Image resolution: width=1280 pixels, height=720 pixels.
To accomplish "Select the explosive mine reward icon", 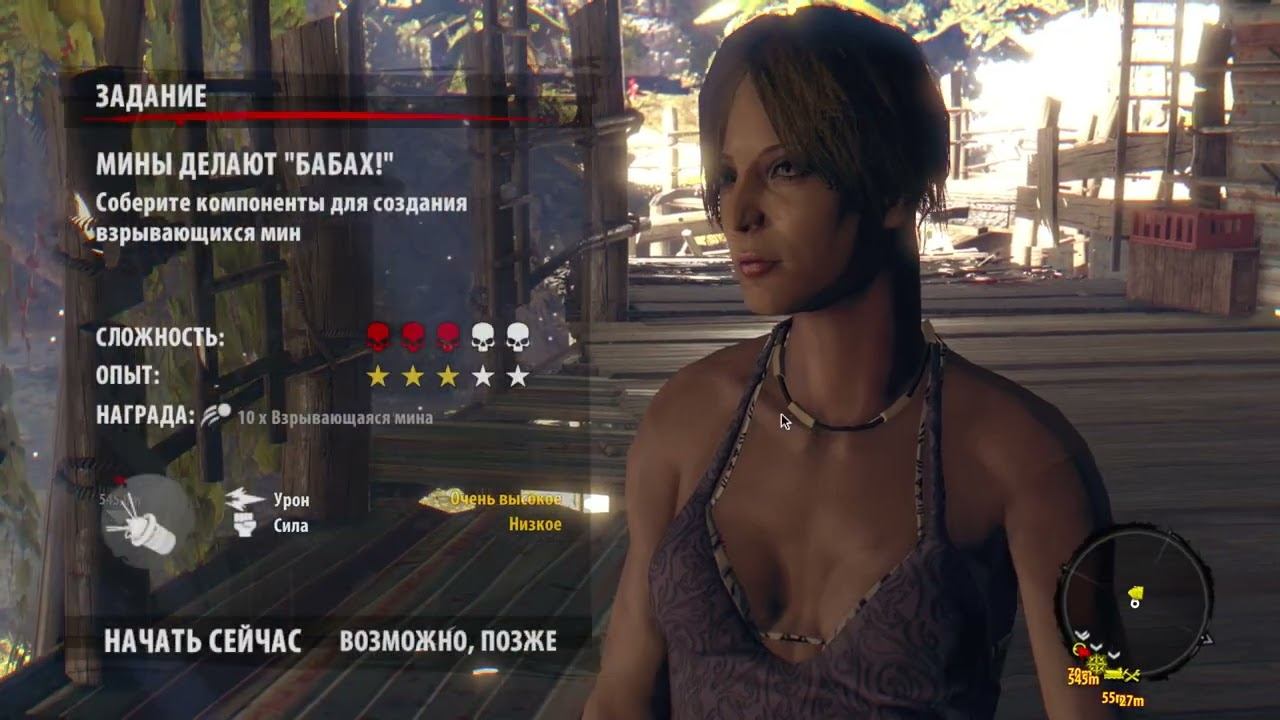I will pyautogui.click(x=215, y=415).
